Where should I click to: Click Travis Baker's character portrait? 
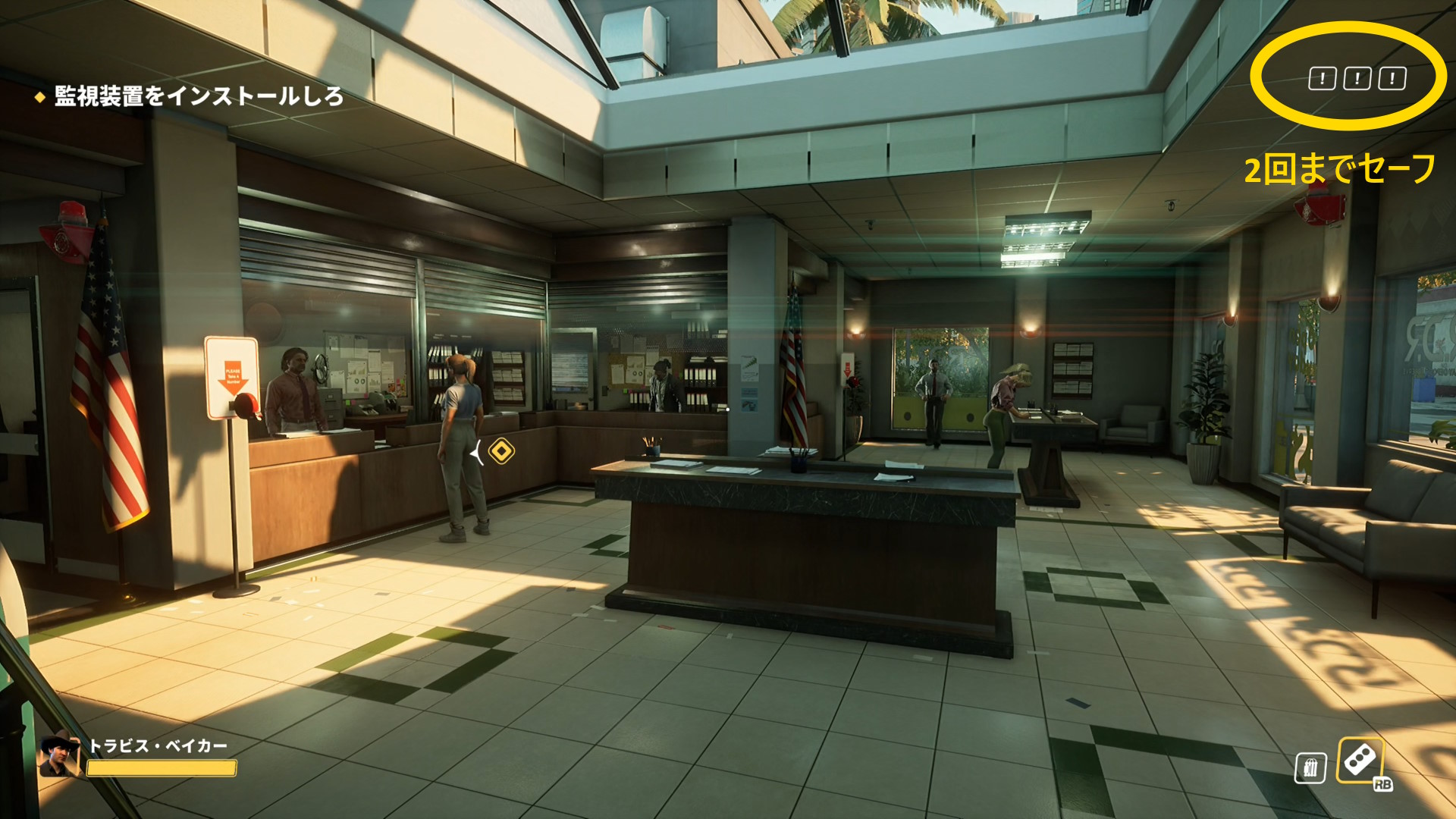pyautogui.click(x=59, y=754)
